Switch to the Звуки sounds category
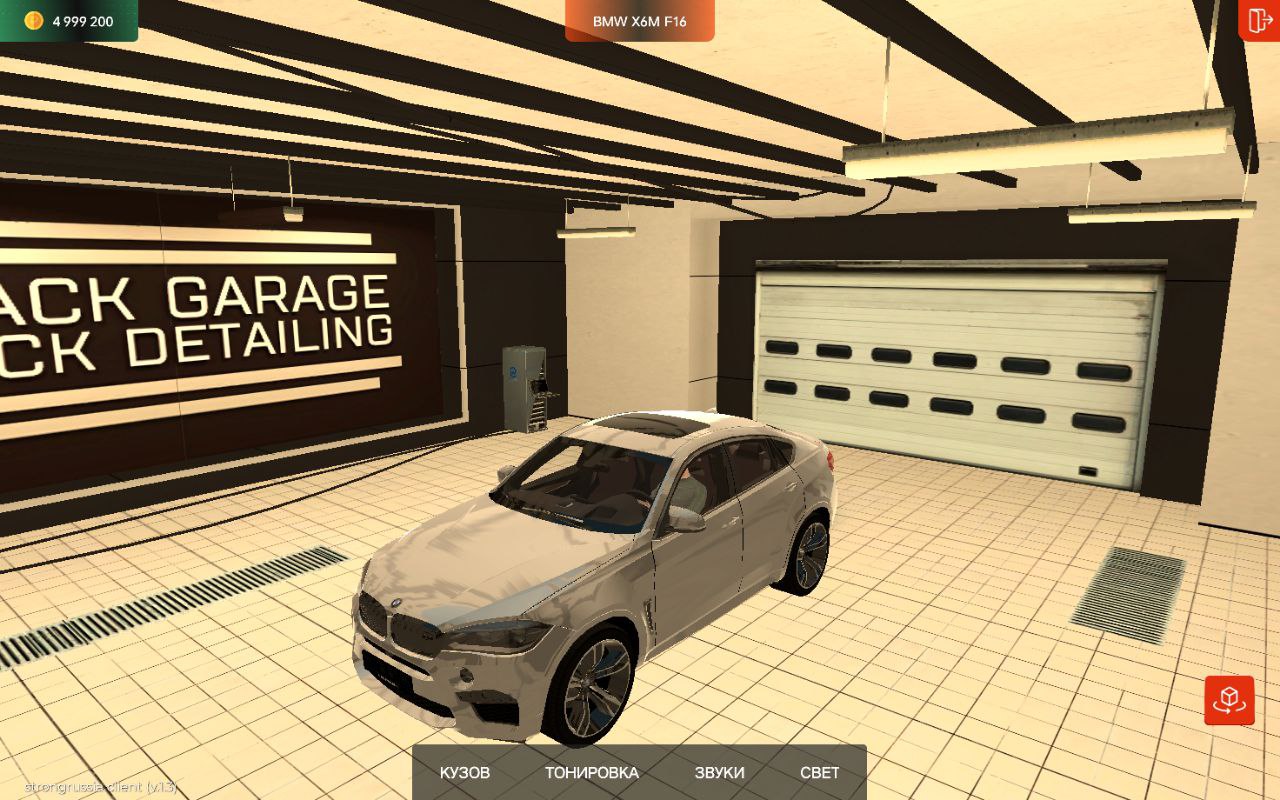This screenshot has height=800, width=1280. point(719,772)
